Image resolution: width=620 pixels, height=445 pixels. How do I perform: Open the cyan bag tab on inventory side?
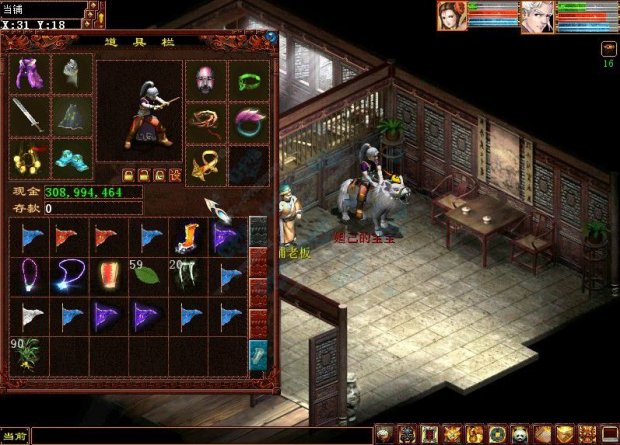(x=258, y=354)
